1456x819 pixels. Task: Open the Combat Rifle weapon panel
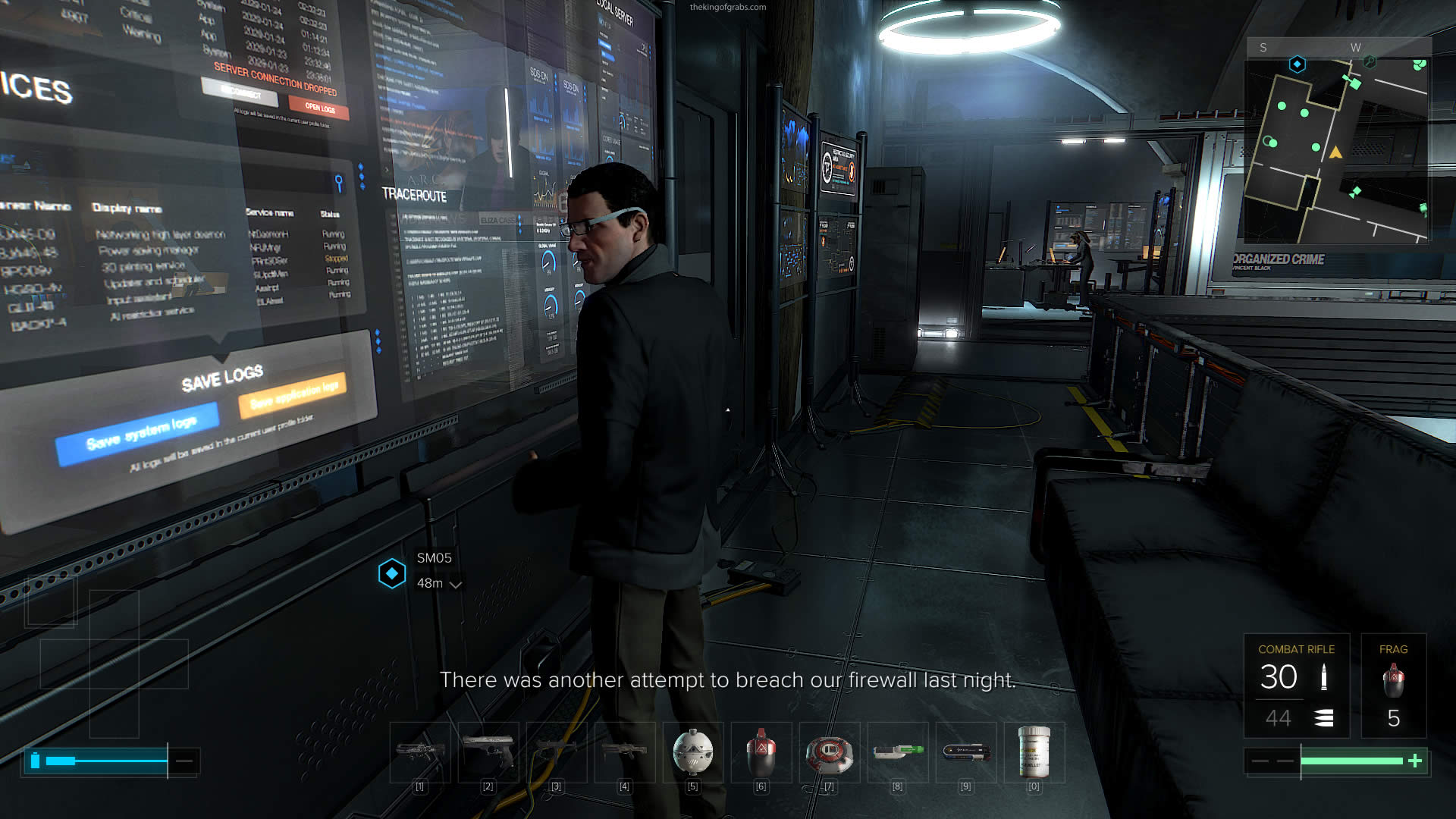(x=1297, y=686)
